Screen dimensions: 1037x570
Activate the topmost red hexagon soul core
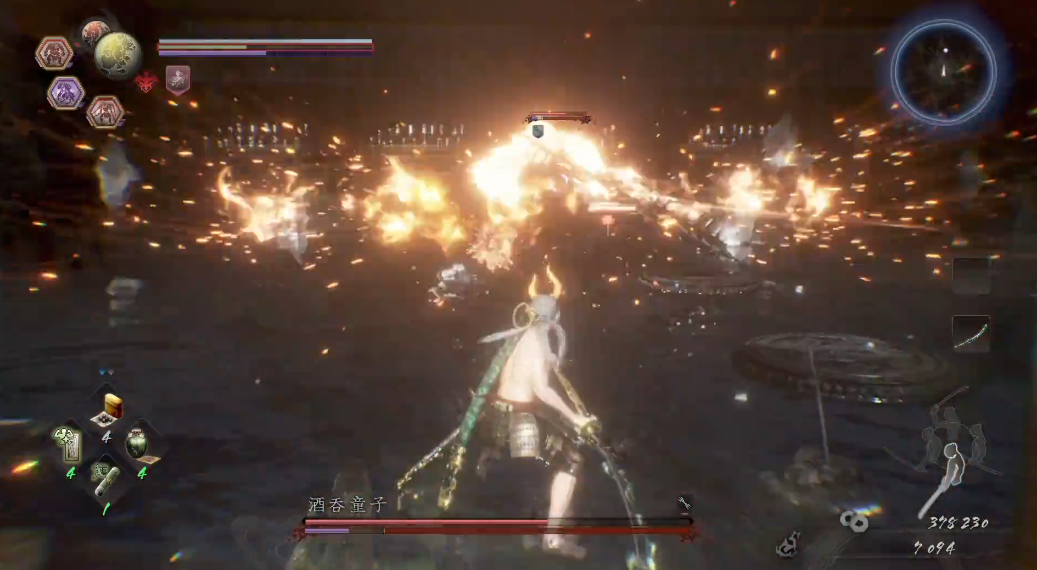pyautogui.click(x=53, y=52)
